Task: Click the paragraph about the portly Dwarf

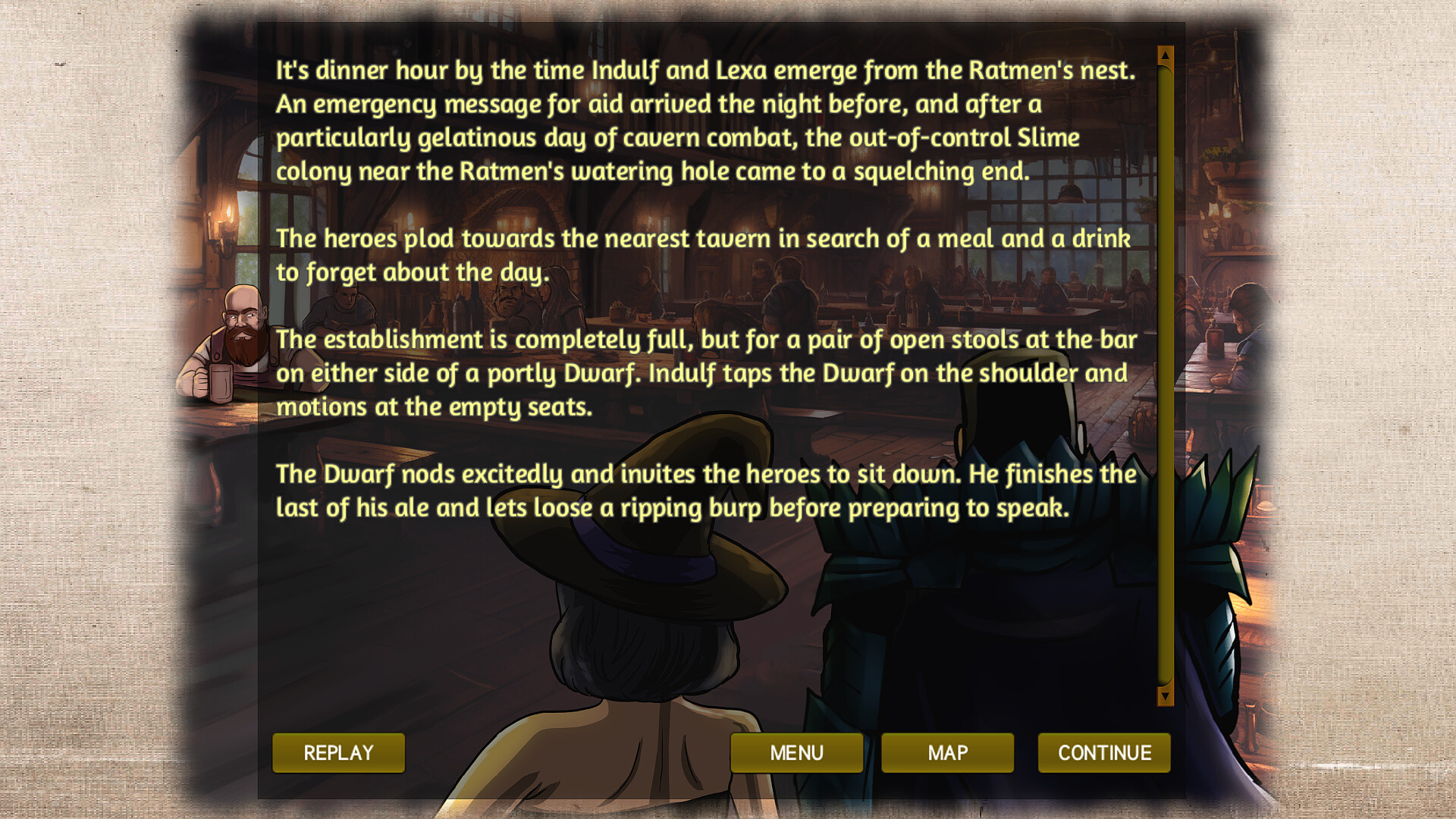Action: click(x=705, y=373)
